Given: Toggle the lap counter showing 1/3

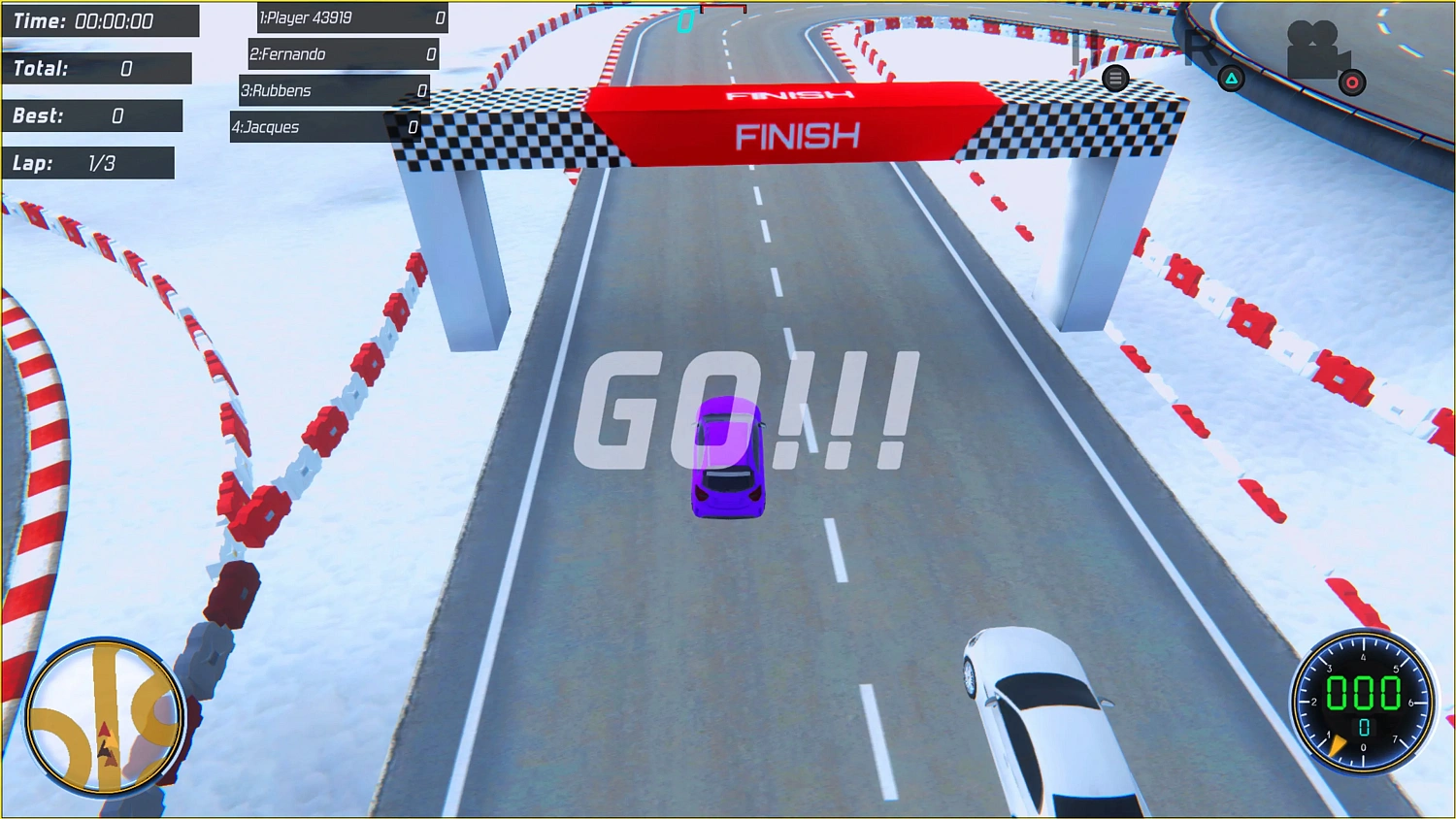Looking at the screenshot, I should [x=87, y=162].
